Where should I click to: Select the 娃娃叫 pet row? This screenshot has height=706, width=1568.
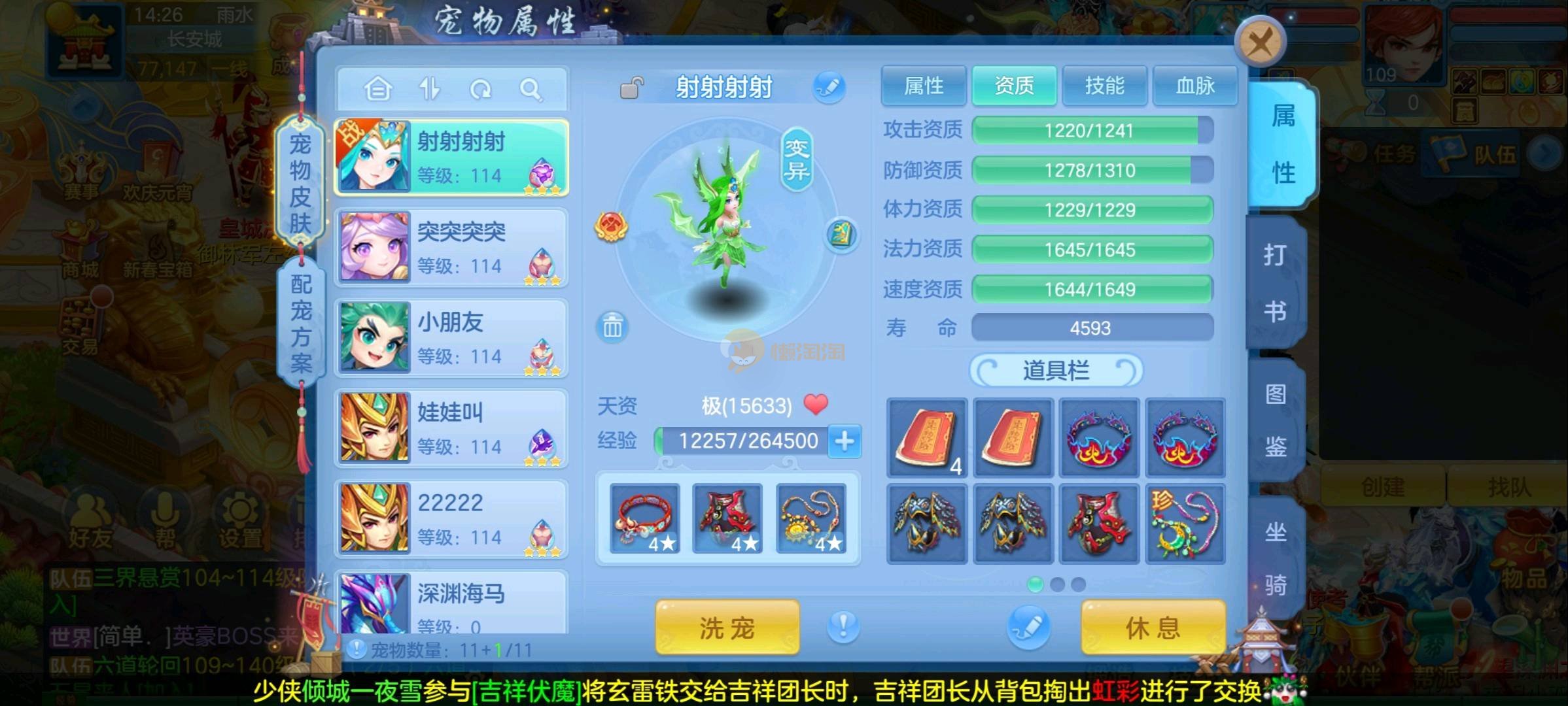[x=451, y=428]
